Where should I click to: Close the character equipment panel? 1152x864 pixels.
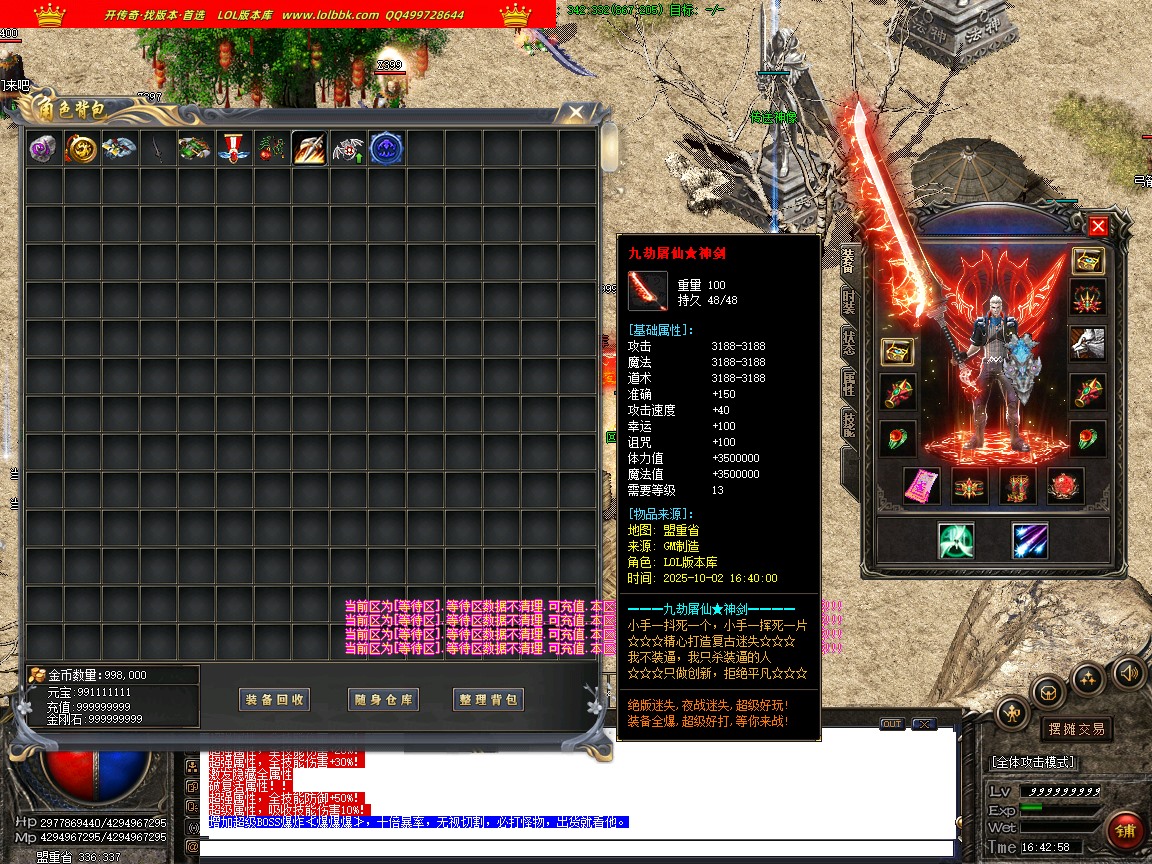(1098, 226)
